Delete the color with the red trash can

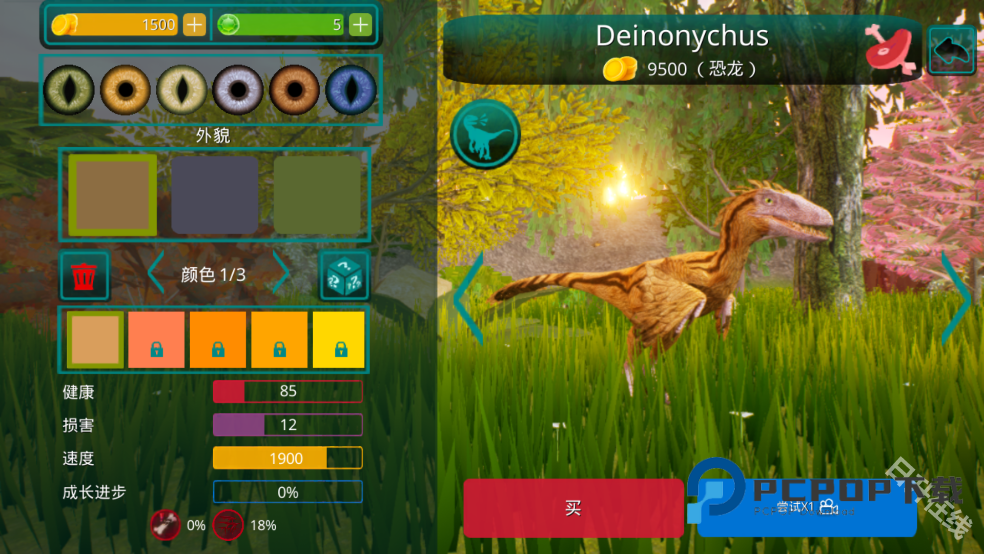coord(85,275)
